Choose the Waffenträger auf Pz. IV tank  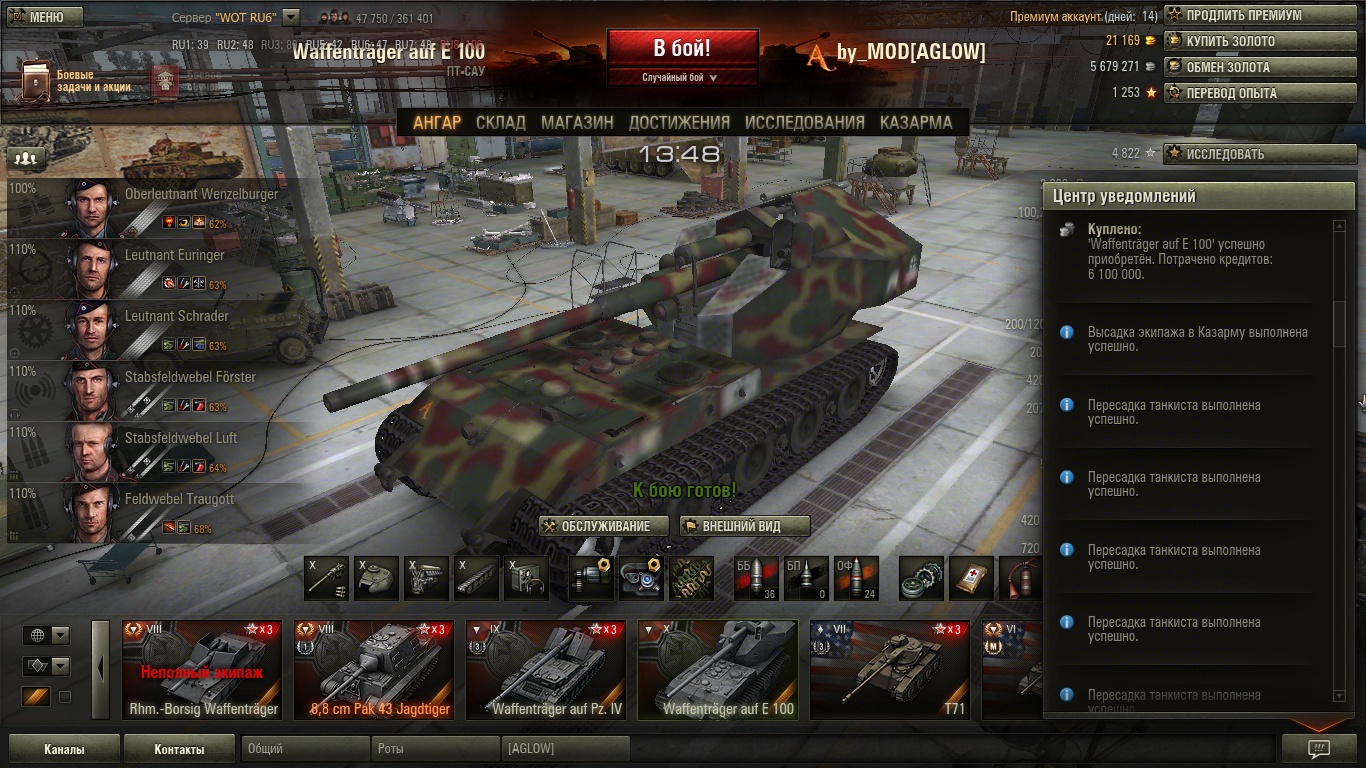click(x=546, y=669)
